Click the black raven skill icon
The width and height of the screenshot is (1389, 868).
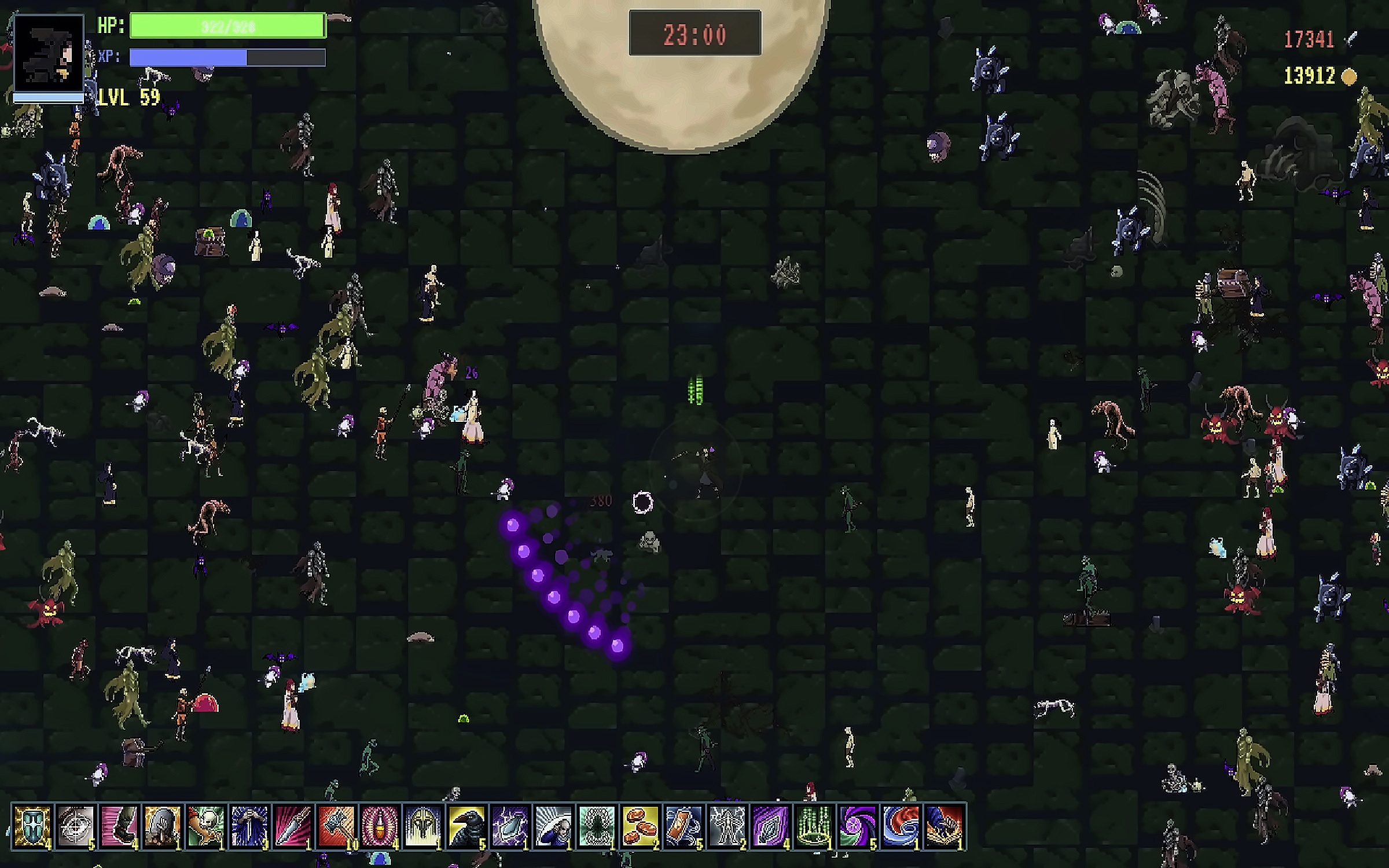[466, 826]
